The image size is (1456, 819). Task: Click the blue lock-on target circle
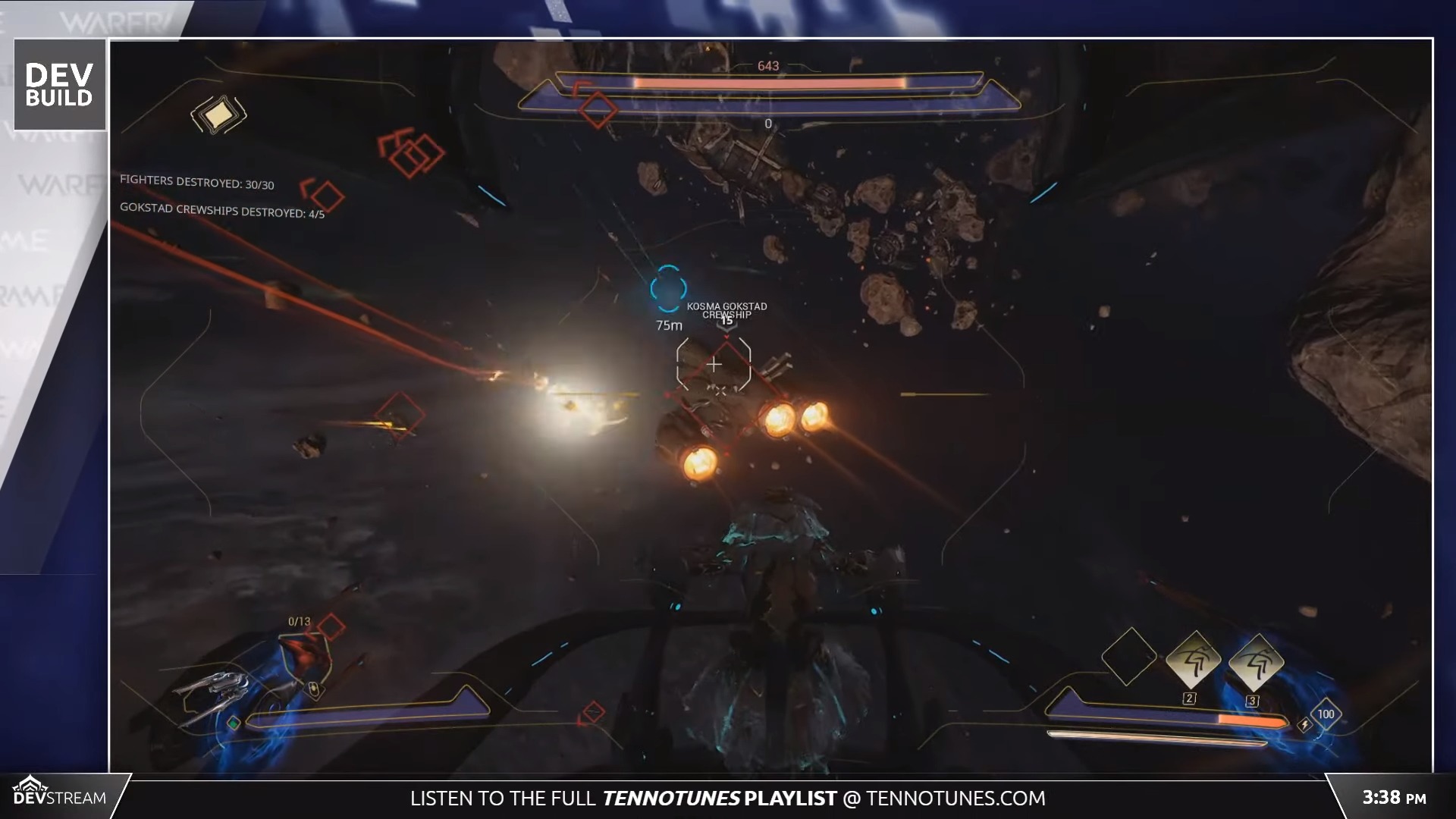tap(667, 288)
